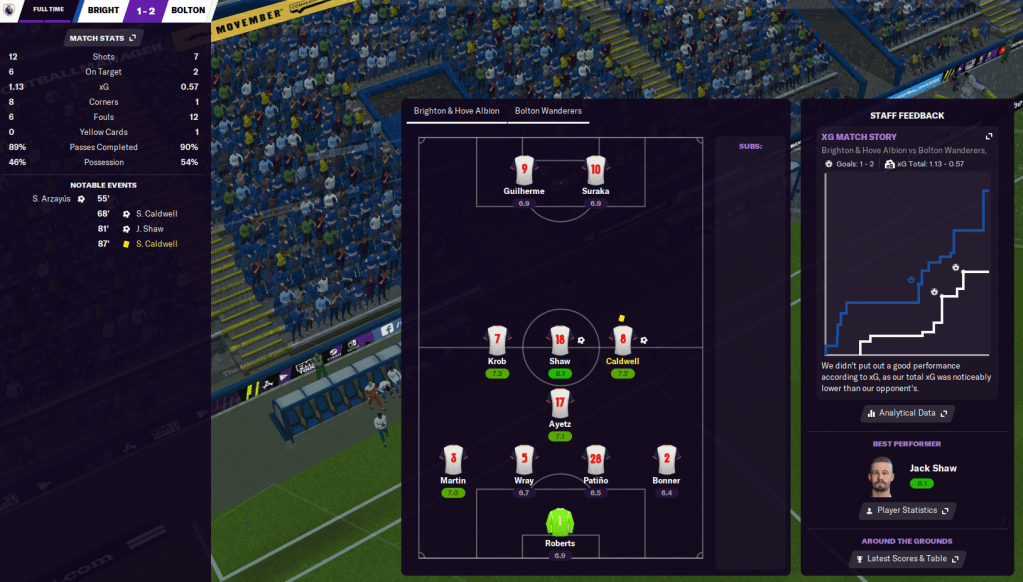This screenshot has height=582, width=1023.
Task: Open Analytical Data
Action: click(907, 413)
